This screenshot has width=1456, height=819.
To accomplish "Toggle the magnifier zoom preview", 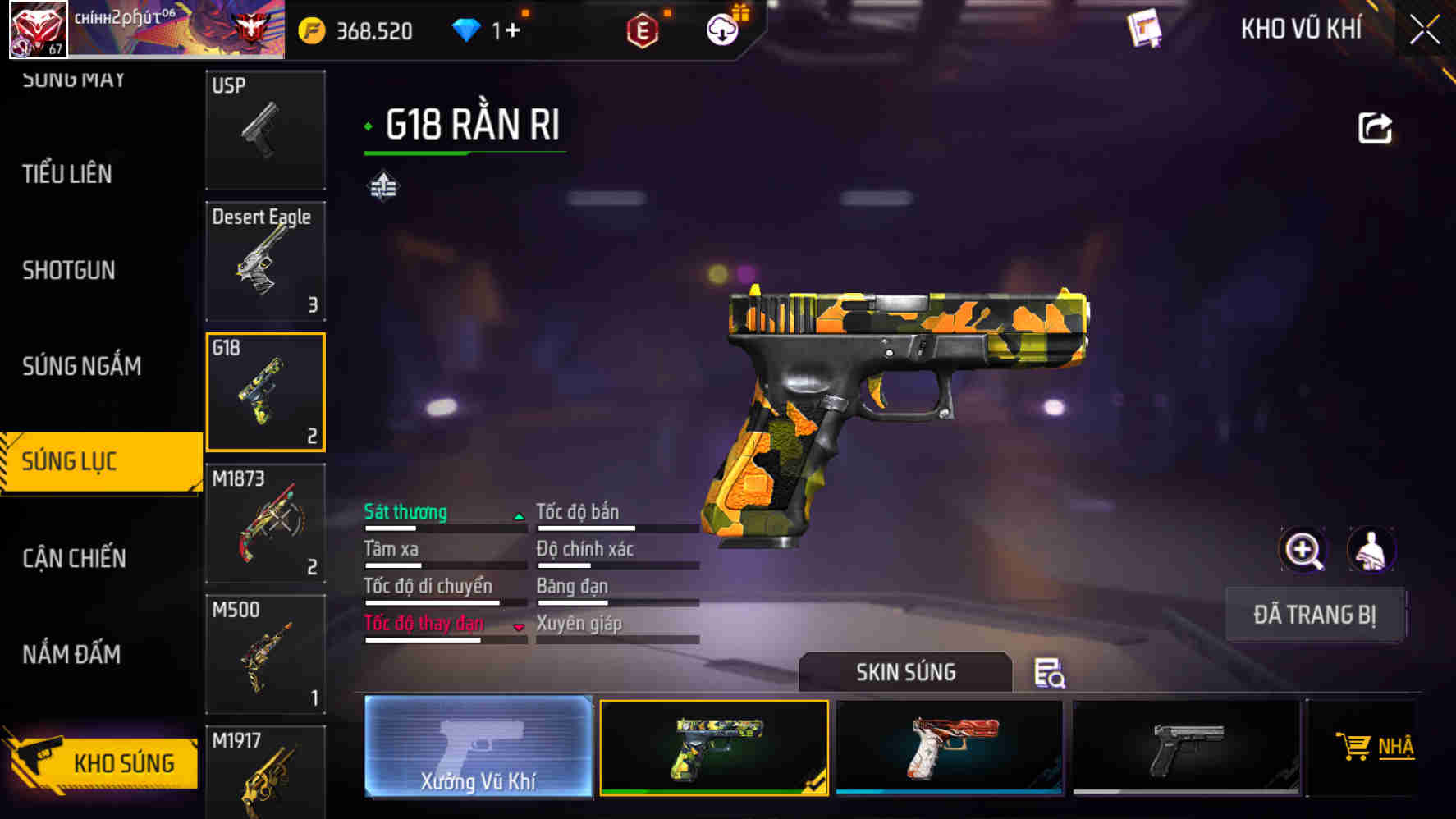I will [x=1305, y=550].
